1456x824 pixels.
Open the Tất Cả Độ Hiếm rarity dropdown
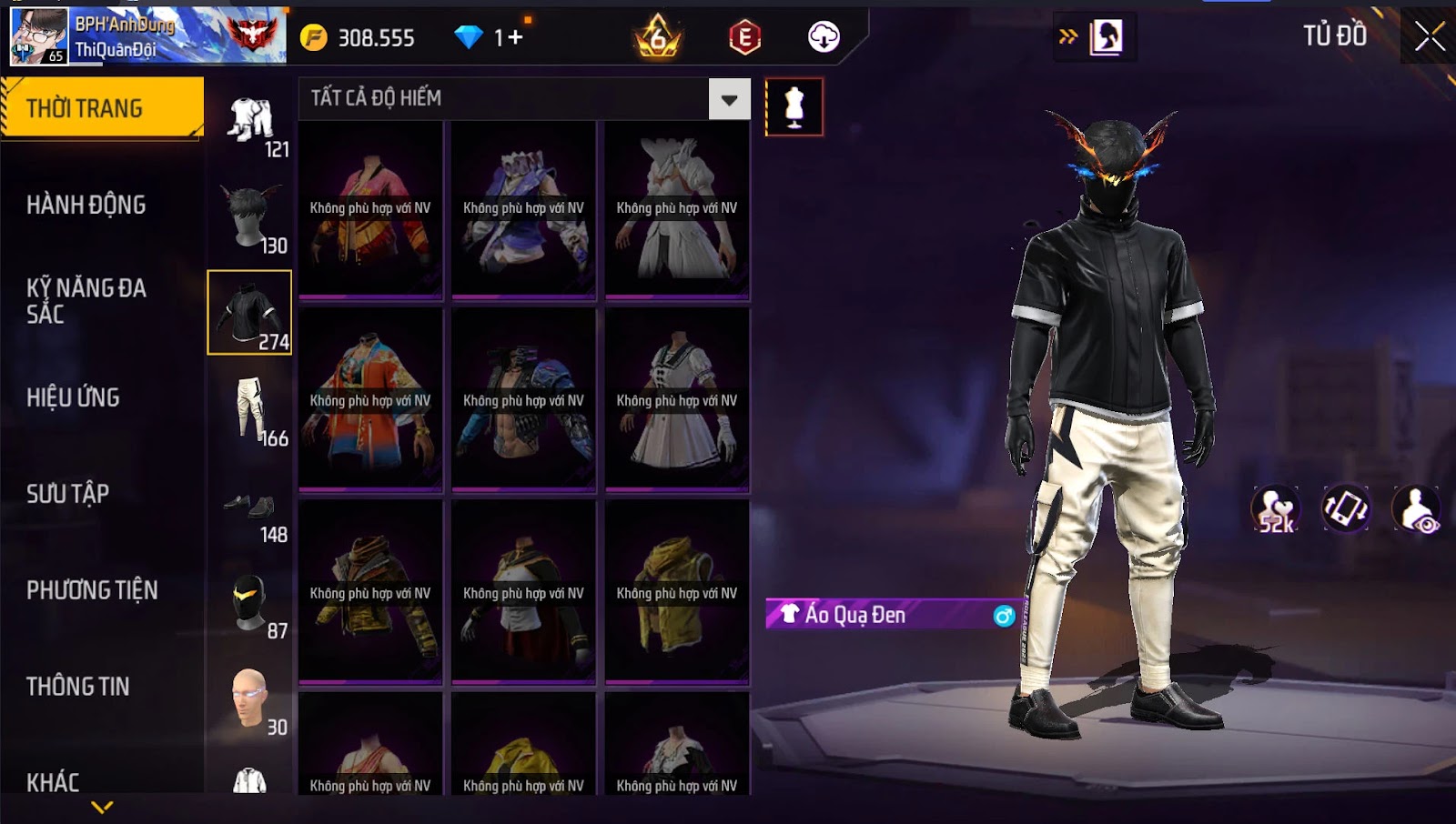[729, 99]
